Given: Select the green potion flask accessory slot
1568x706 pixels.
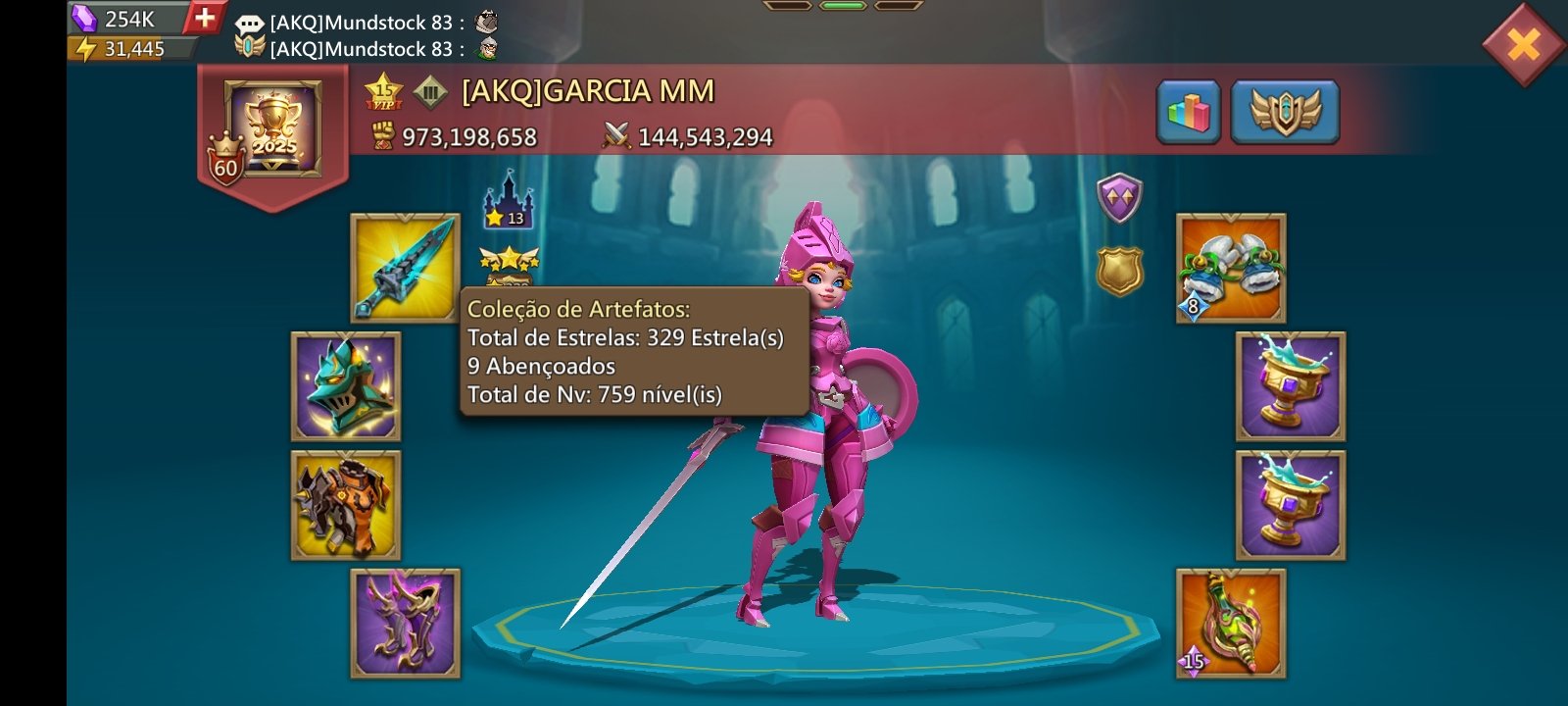Looking at the screenshot, I should click(x=1231, y=624).
